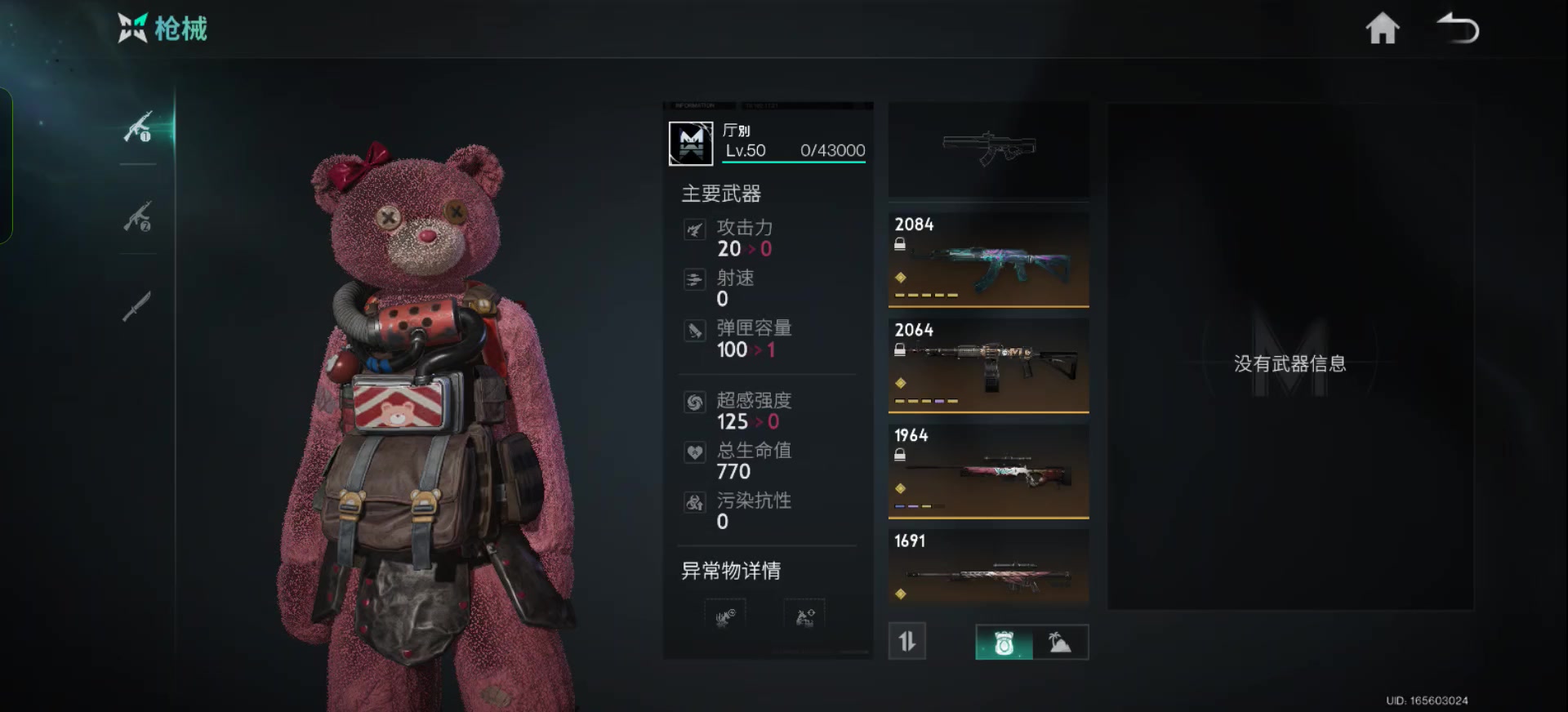Choose the 2084 teal assault rifle
The width and height of the screenshot is (1568, 712).
point(988,260)
